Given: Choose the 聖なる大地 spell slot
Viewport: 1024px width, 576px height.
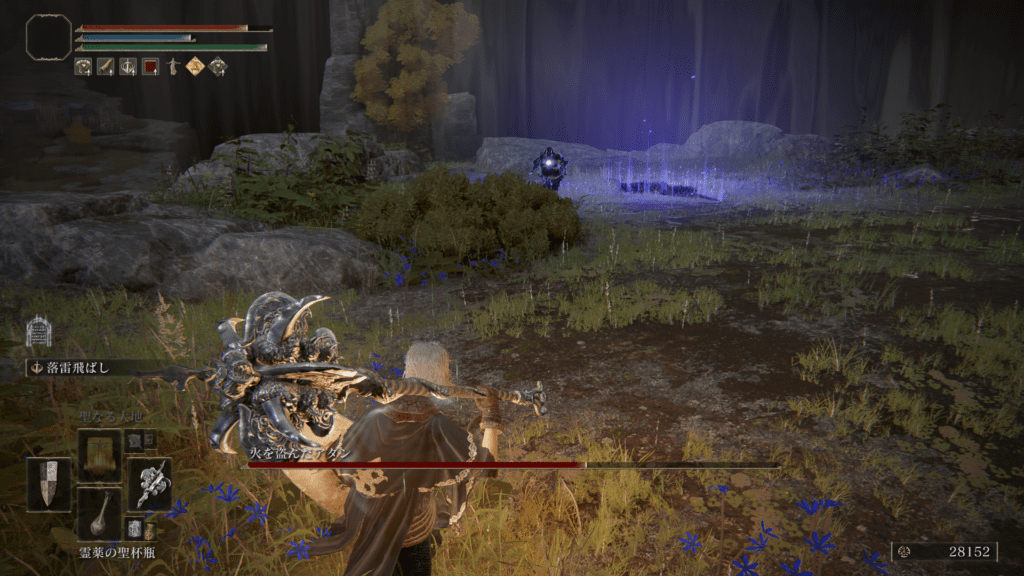Looking at the screenshot, I should pos(99,454).
